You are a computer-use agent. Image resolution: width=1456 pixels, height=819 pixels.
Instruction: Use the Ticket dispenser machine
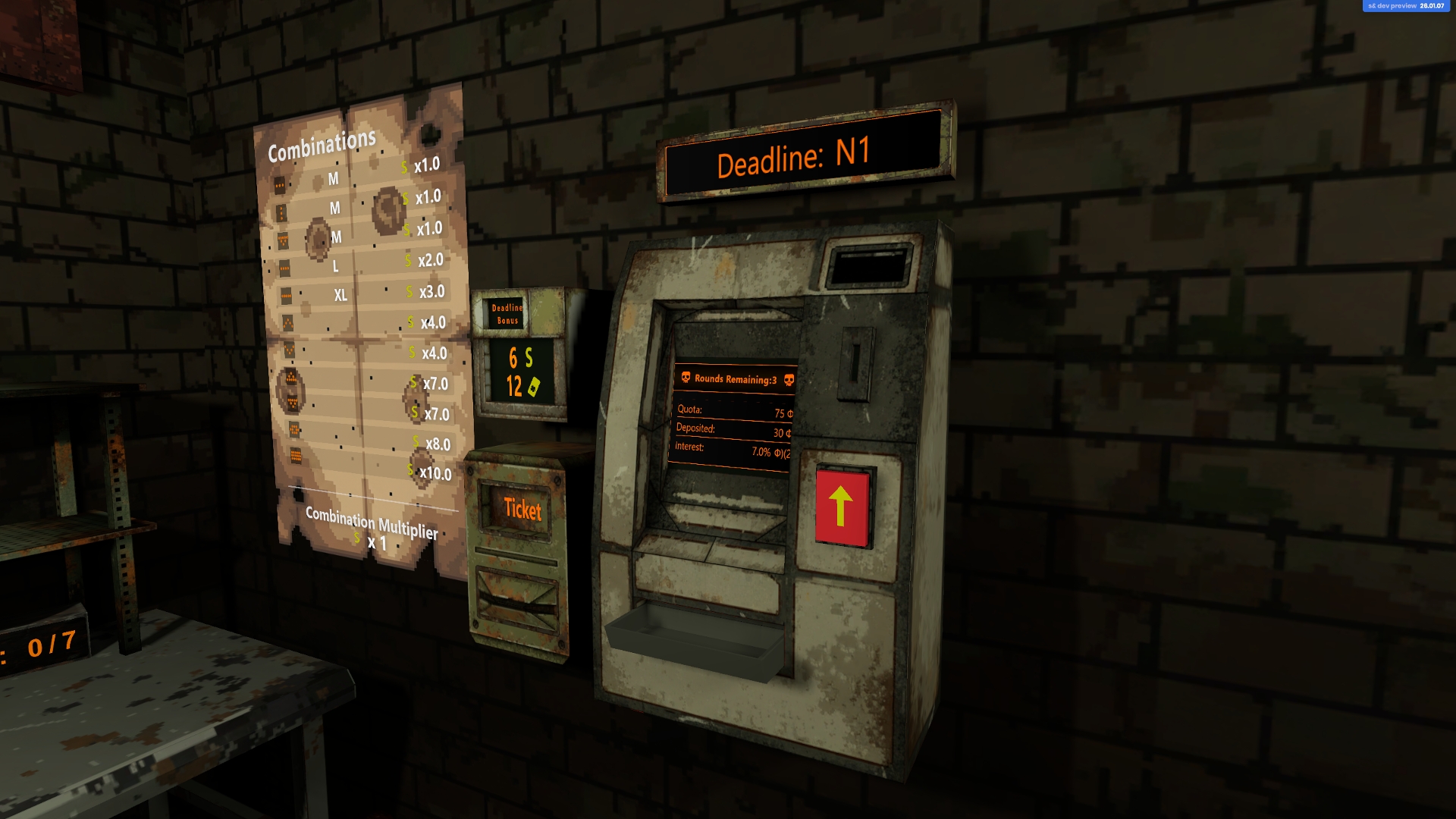tap(522, 510)
